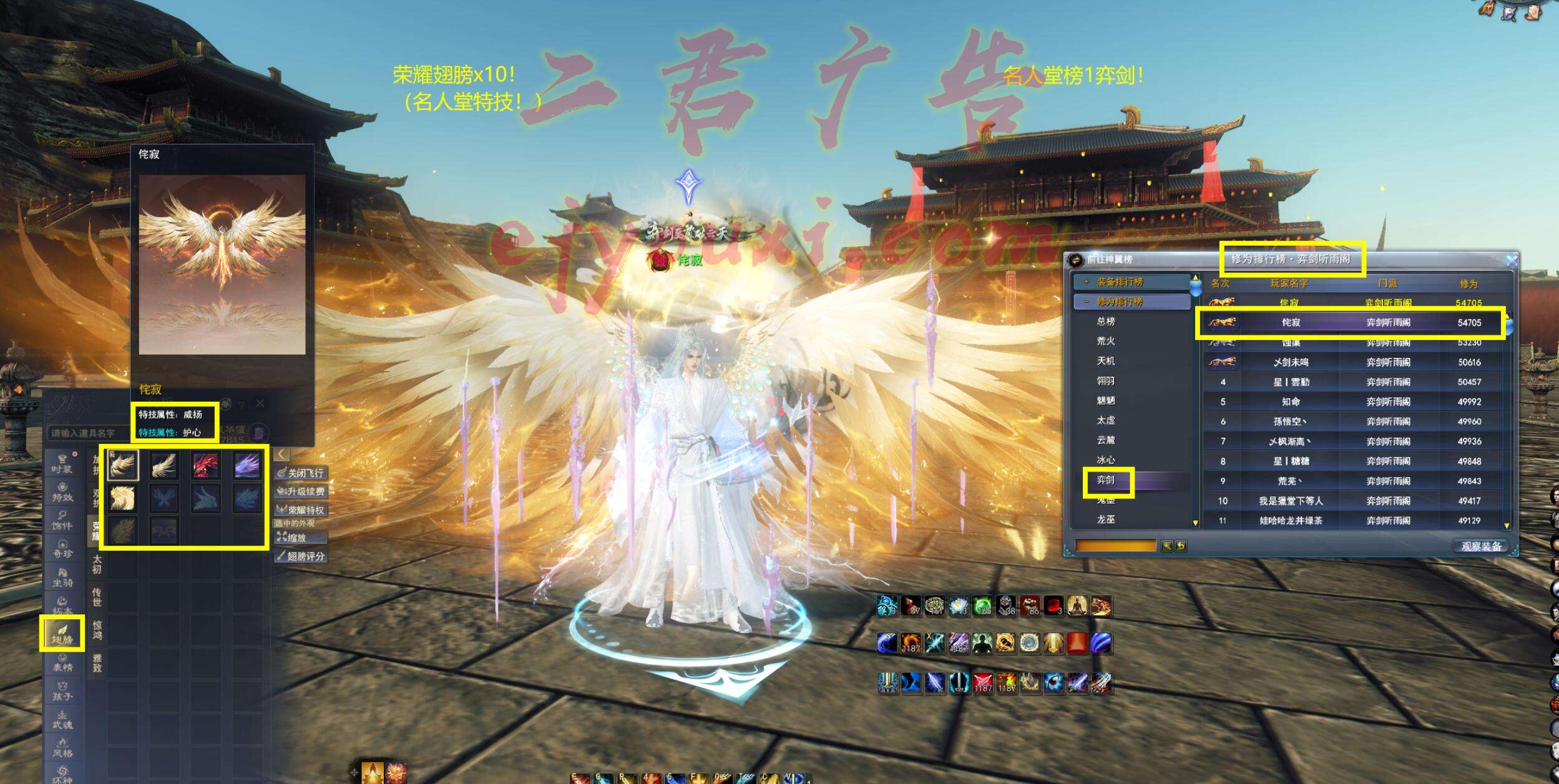
Task: Select the red flame wings slot
Action: (x=205, y=466)
